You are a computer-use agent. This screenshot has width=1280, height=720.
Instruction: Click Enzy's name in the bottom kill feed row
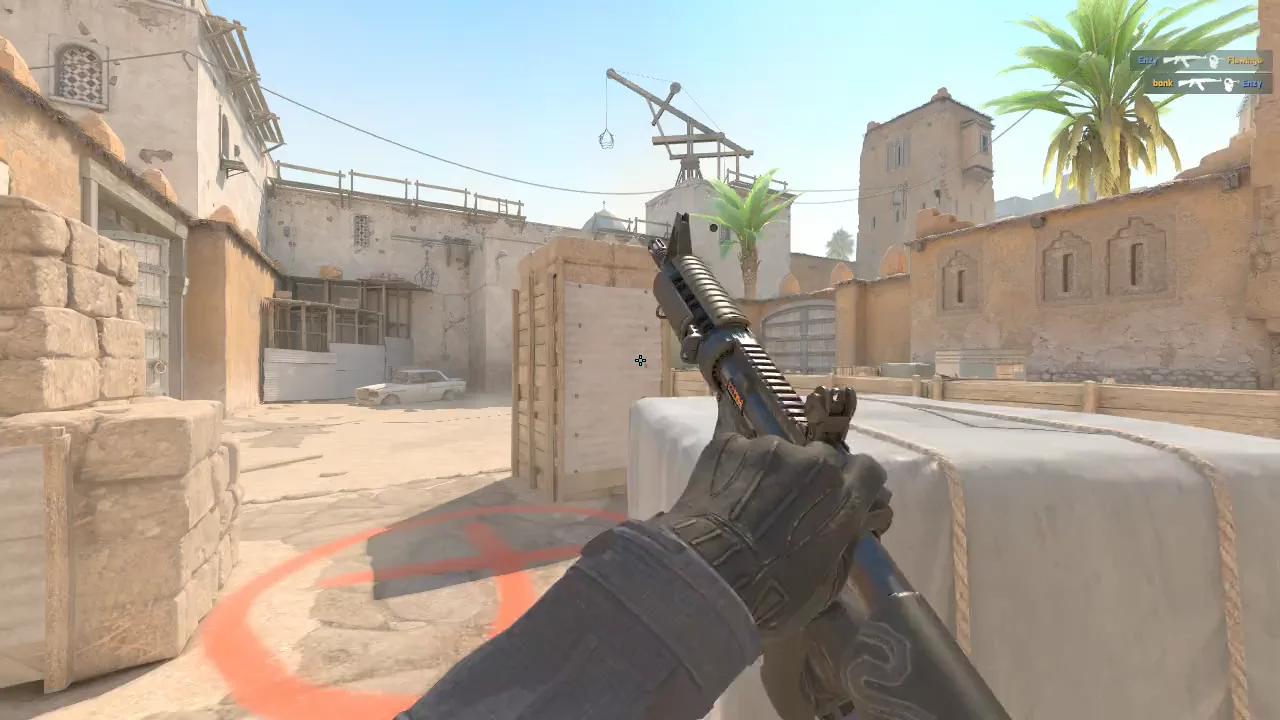click(1253, 83)
